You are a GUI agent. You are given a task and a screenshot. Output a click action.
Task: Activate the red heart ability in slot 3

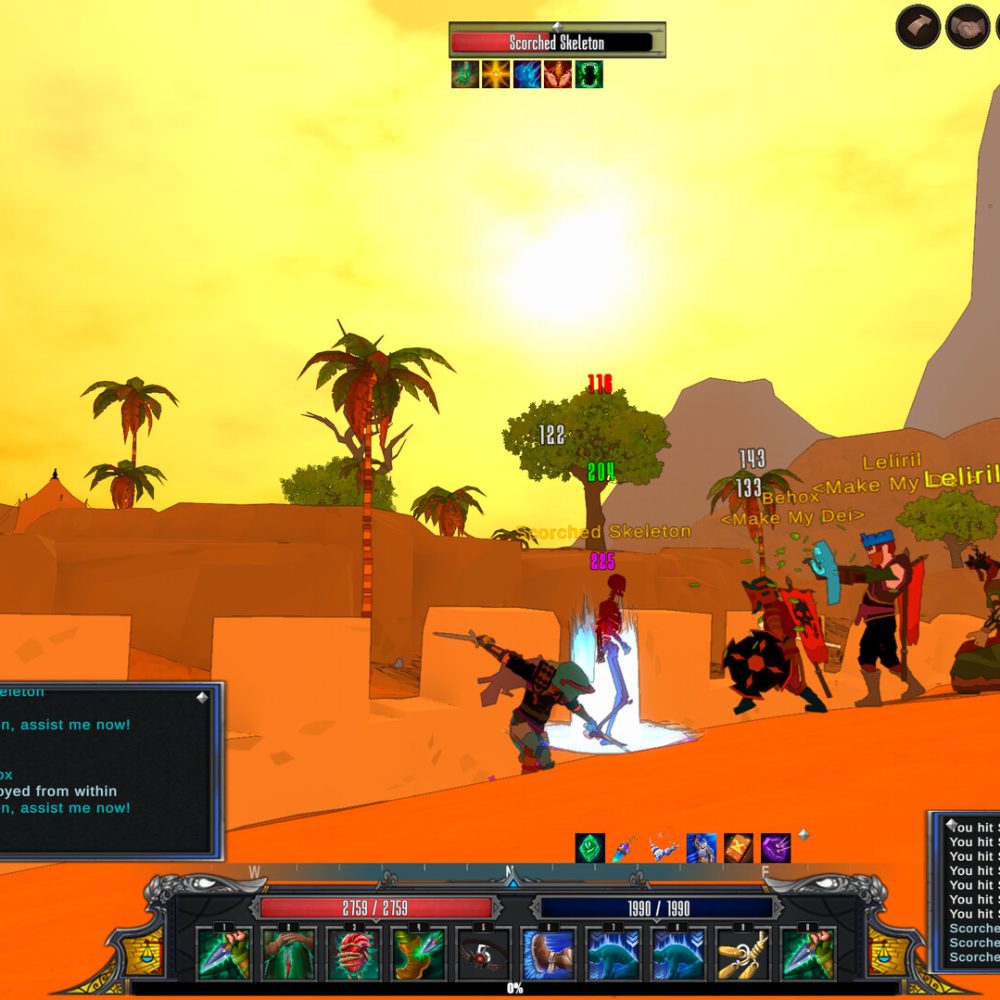coord(353,954)
